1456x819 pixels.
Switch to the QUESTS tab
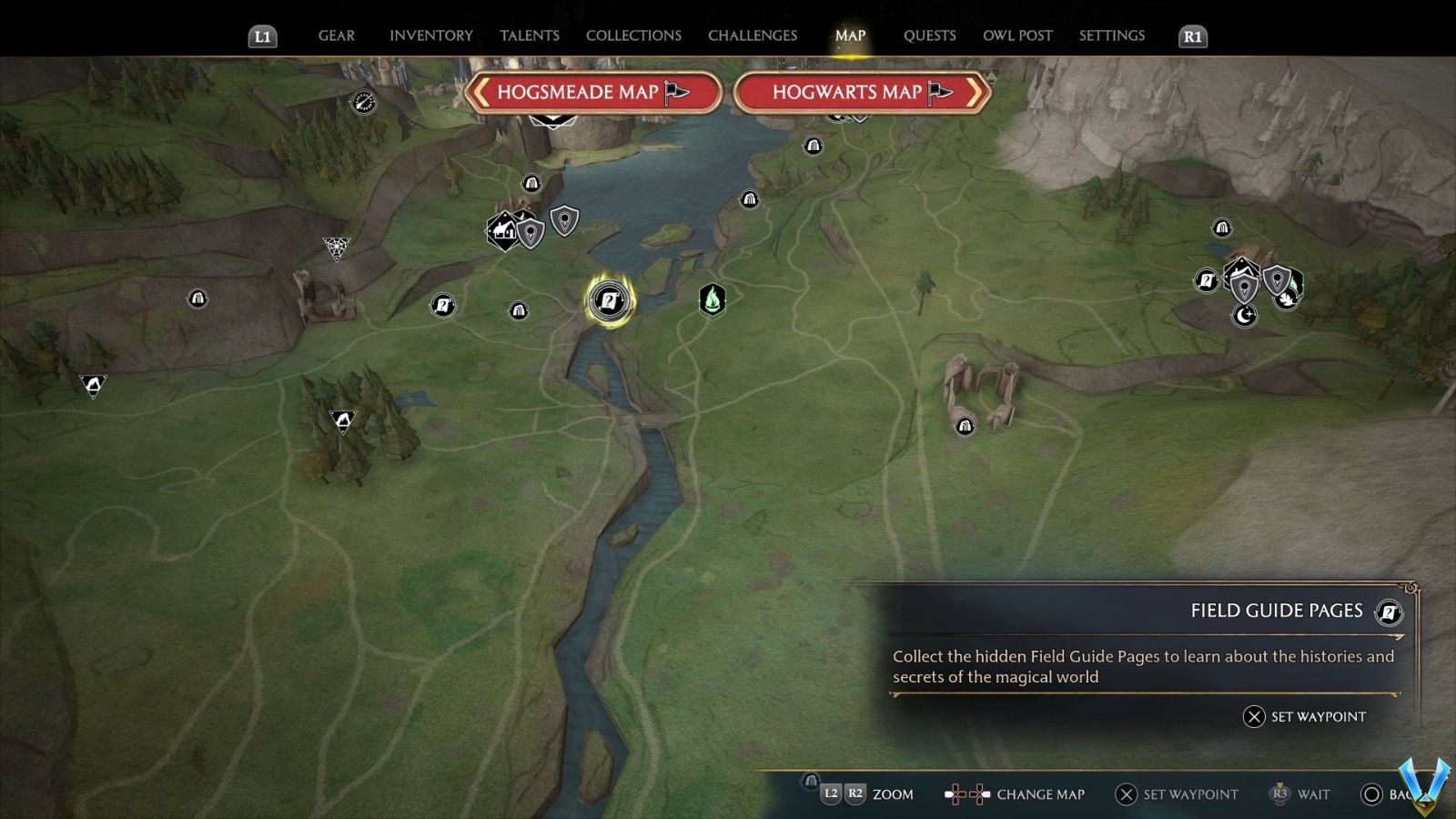click(929, 35)
